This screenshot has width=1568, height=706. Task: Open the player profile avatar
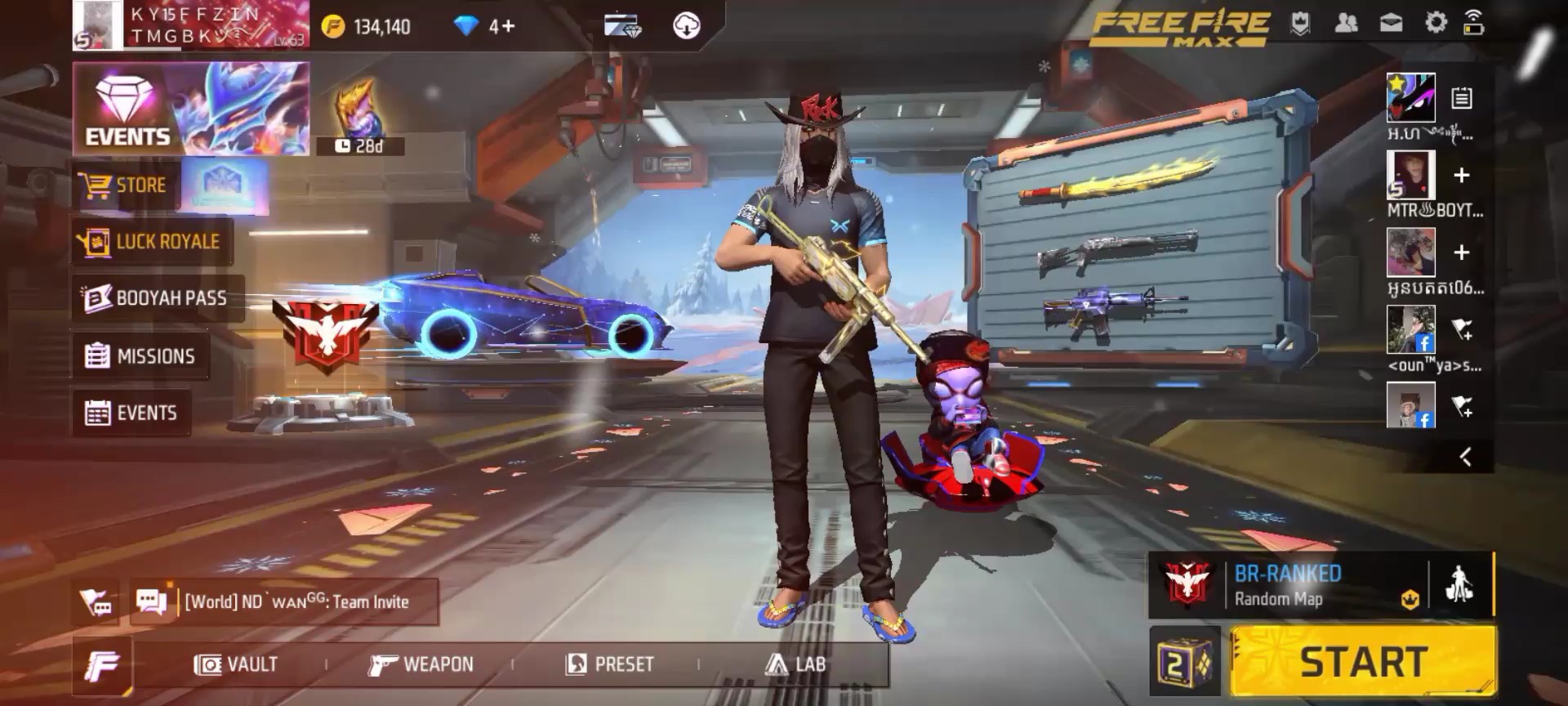point(98,25)
